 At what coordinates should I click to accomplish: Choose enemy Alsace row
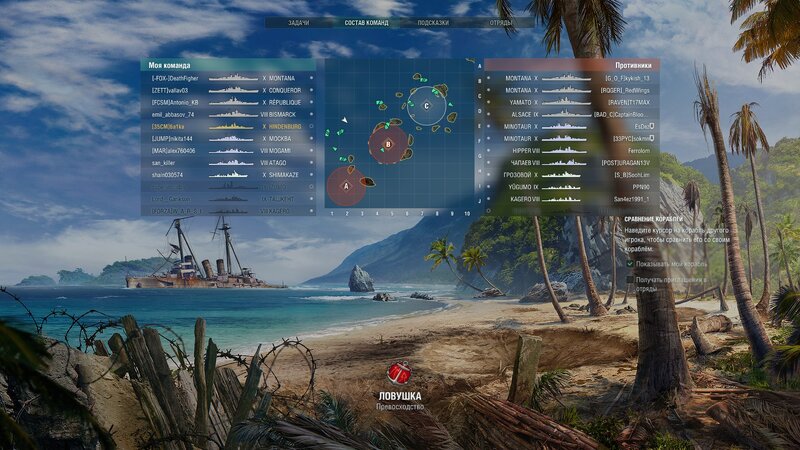[x=572, y=114]
